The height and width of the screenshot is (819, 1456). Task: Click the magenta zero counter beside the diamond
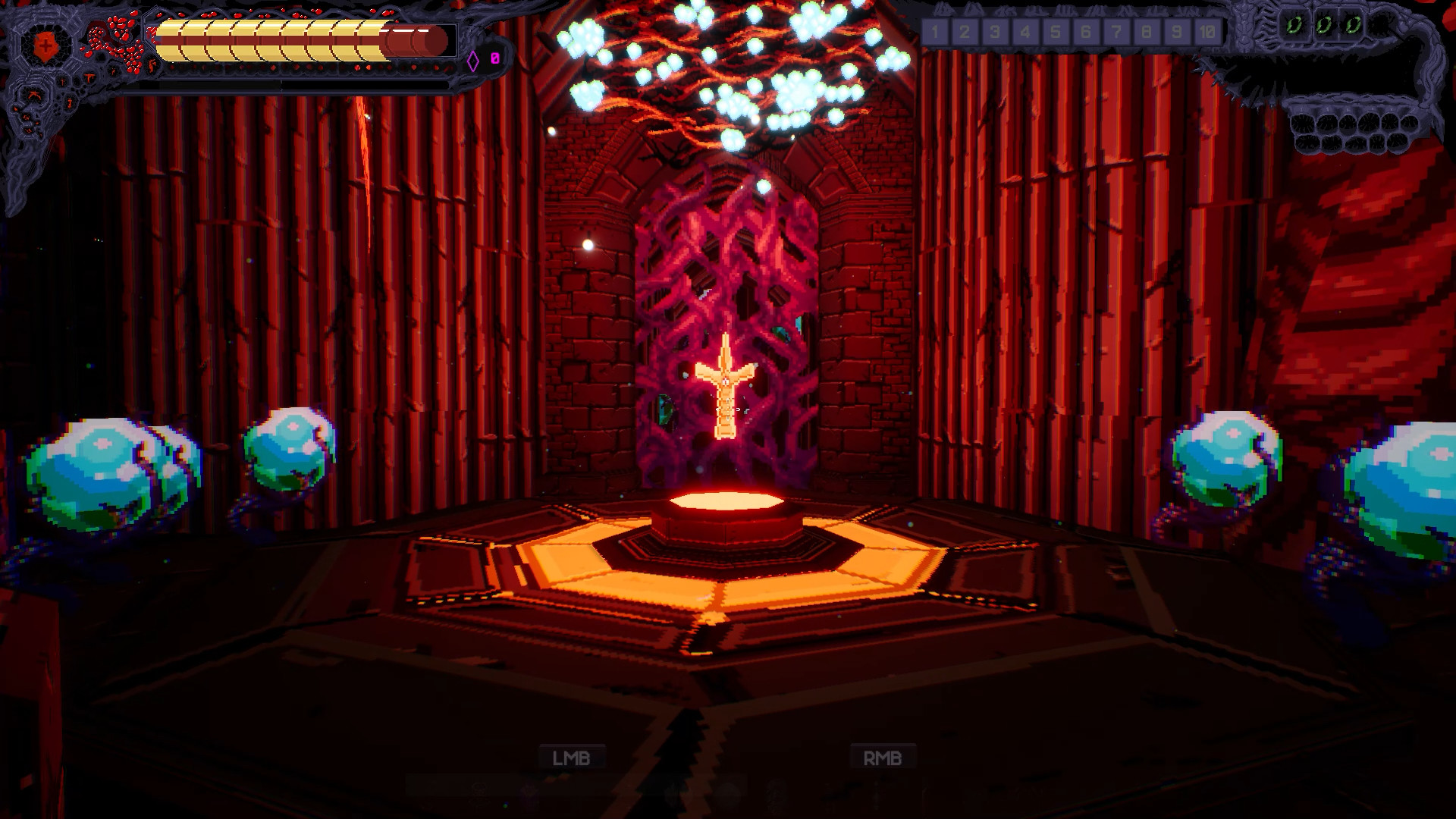[494, 59]
